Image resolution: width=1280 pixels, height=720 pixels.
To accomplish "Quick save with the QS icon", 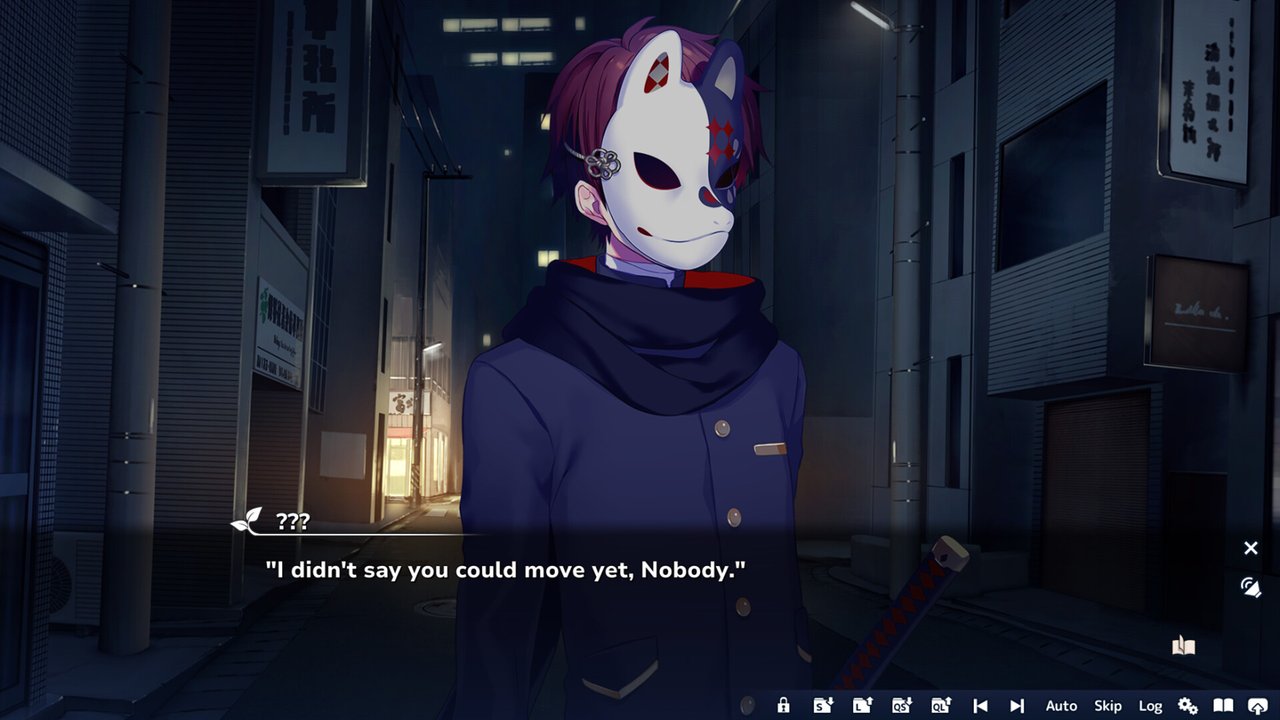I will [901, 706].
